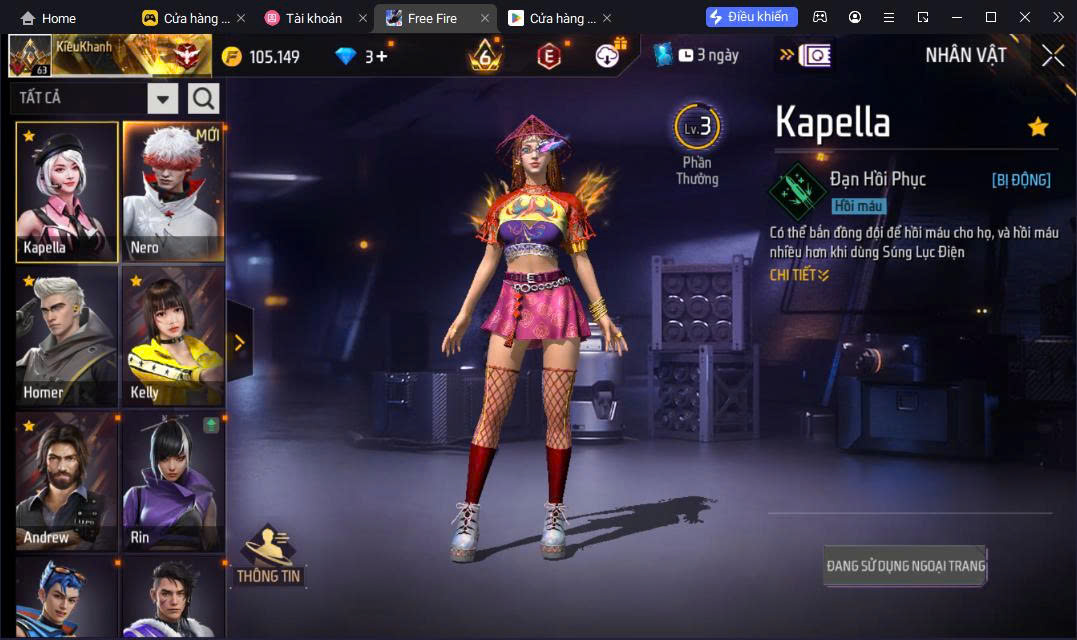Viewport: 1077px width, 640px height.
Task: Select the Rin character card
Action: tap(173, 481)
